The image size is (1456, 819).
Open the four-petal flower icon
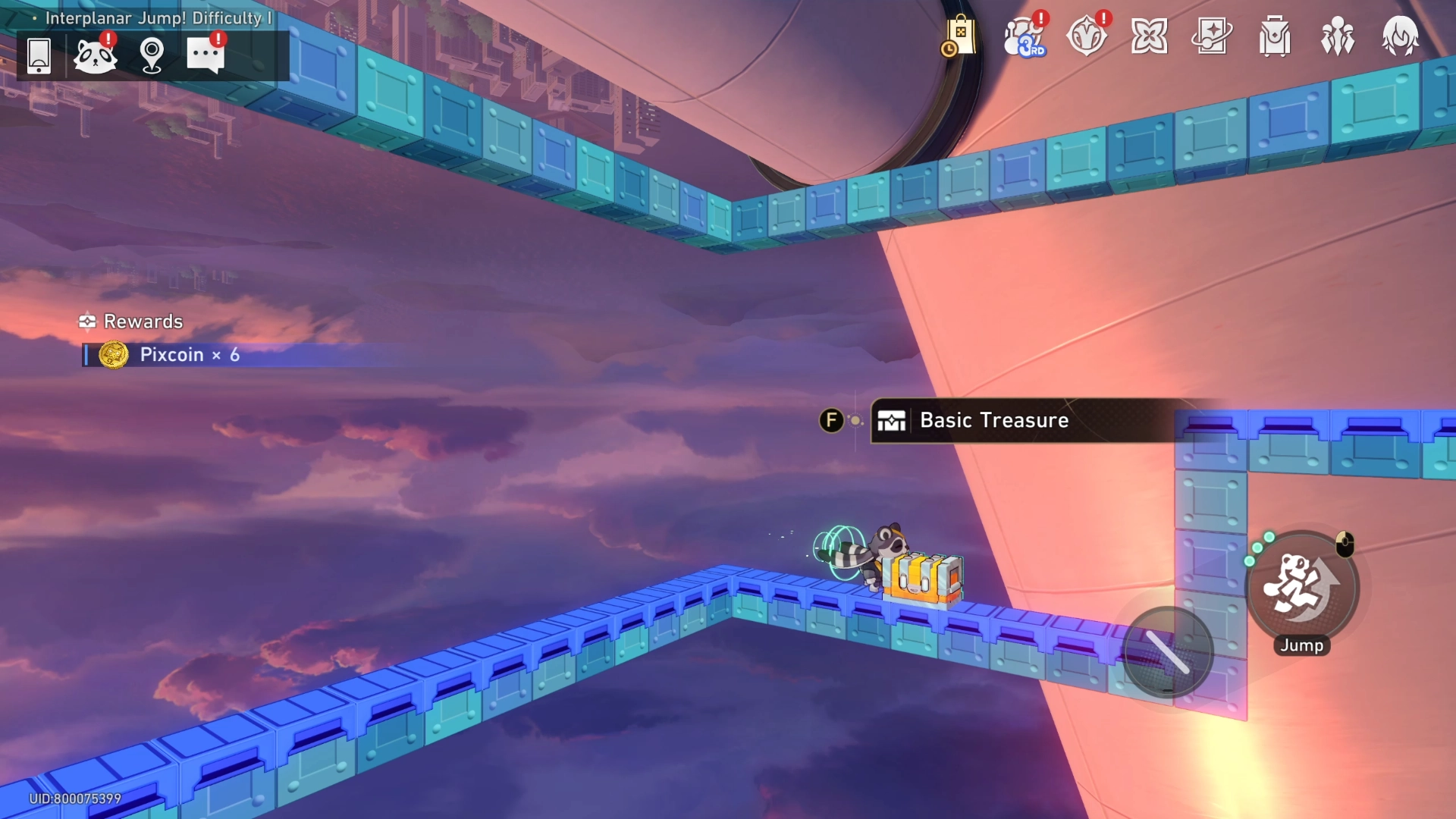point(1149,36)
